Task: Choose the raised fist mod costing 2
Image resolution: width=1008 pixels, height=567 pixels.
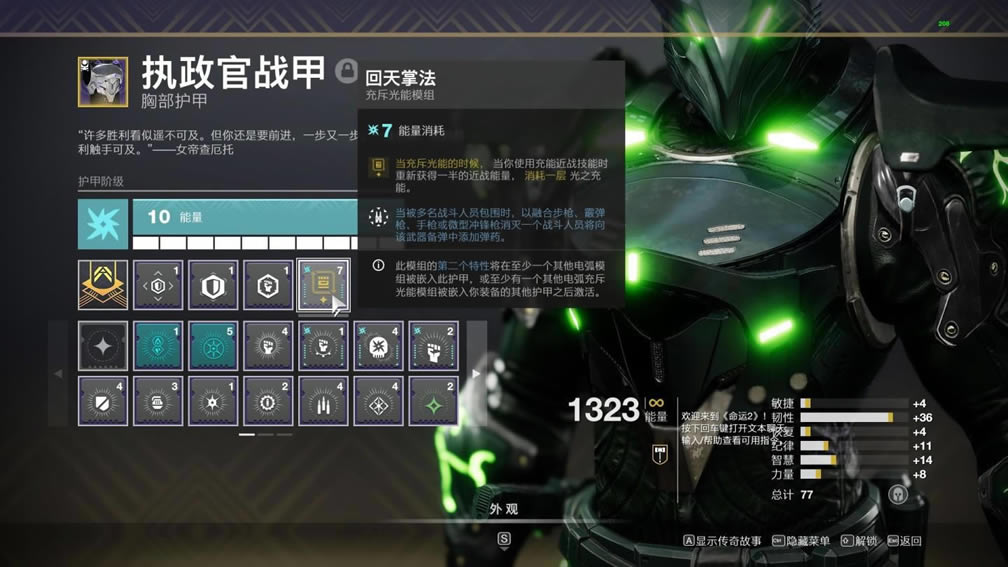Action: (433, 346)
